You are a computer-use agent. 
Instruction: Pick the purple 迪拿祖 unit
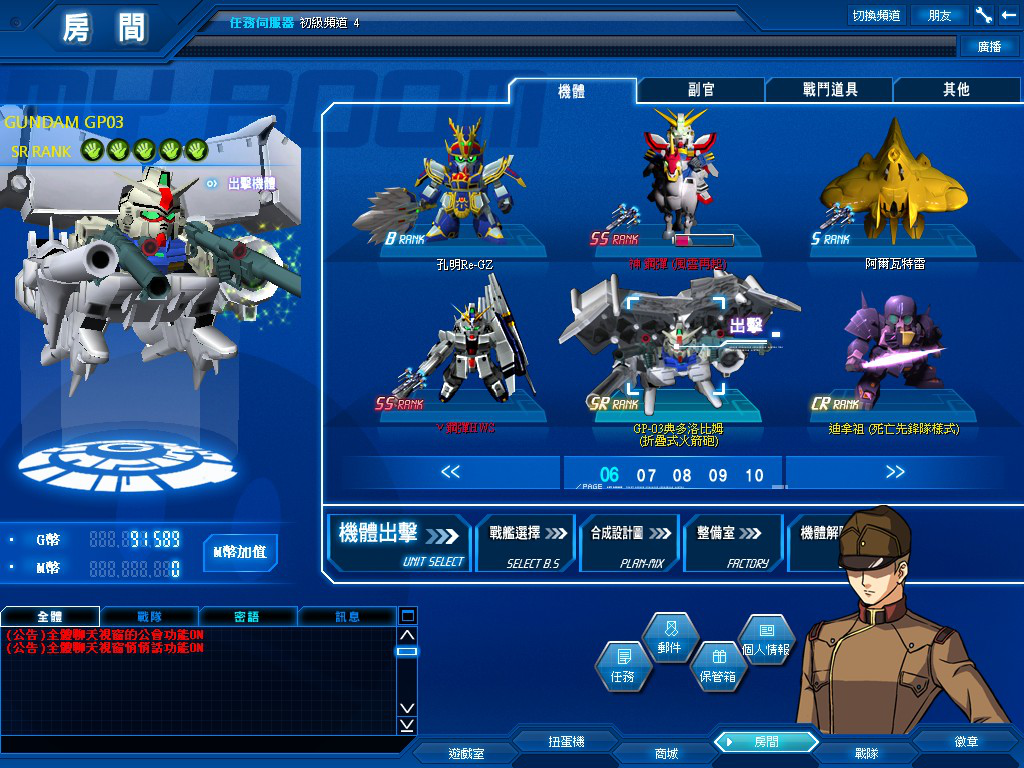click(880, 350)
